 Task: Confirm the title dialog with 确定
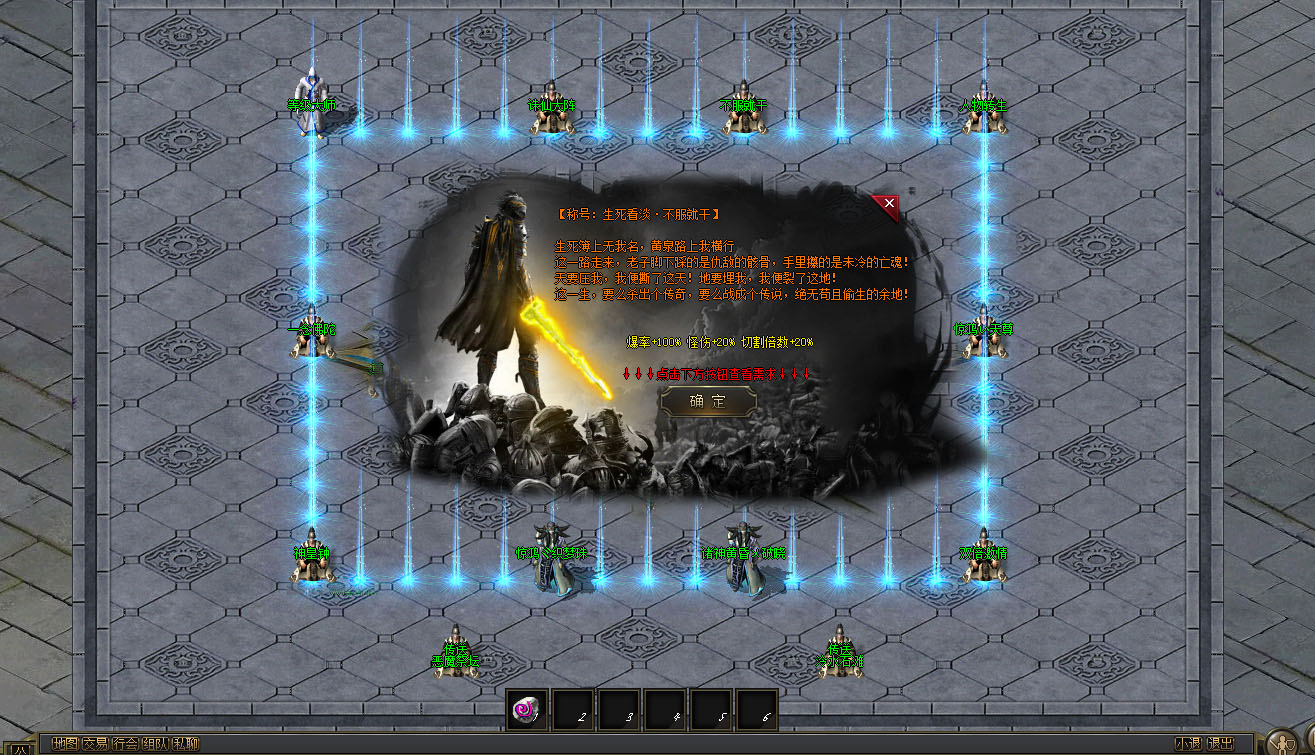click(x=708, y=401)
